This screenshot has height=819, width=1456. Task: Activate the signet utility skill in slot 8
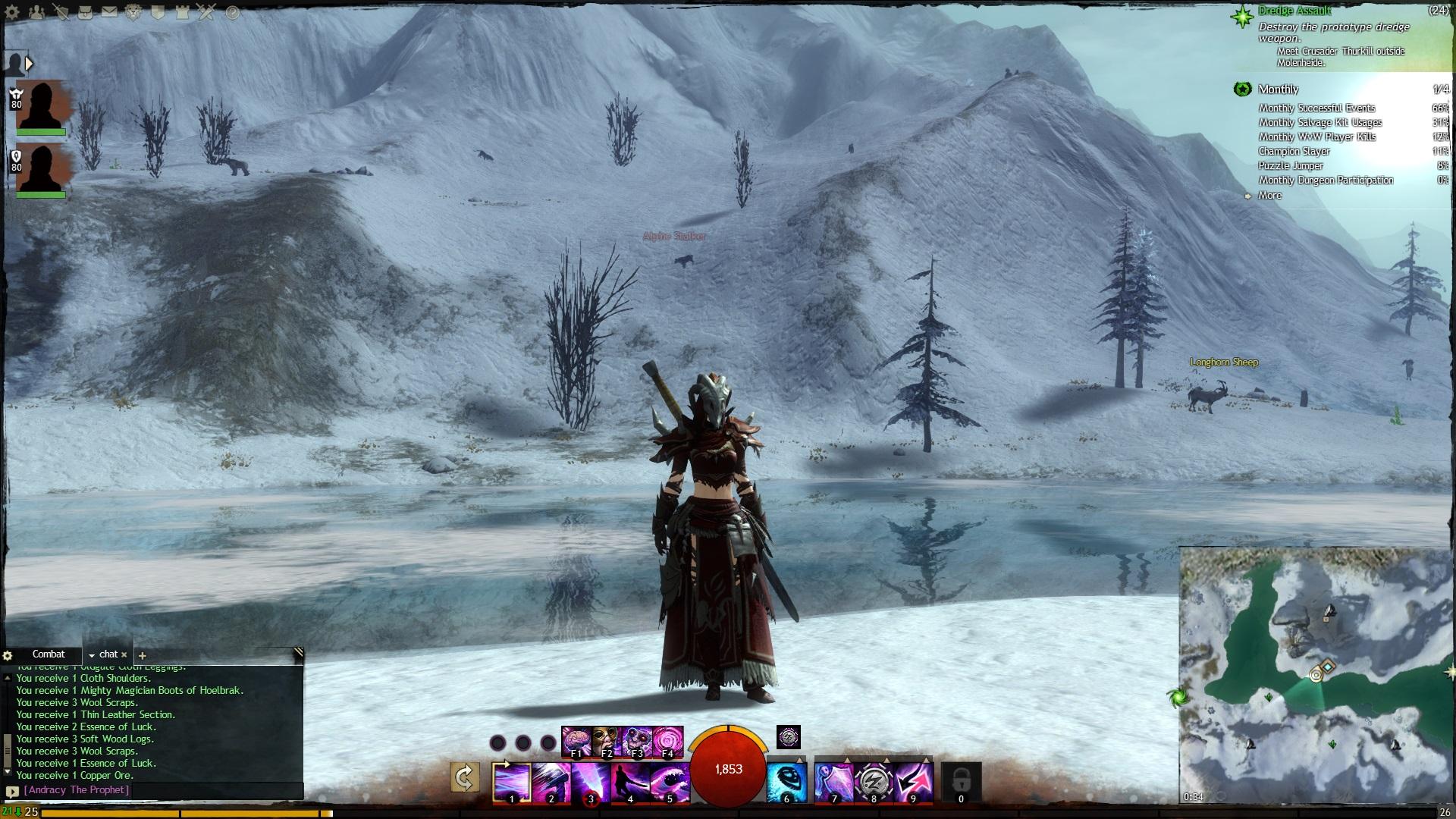874,782
